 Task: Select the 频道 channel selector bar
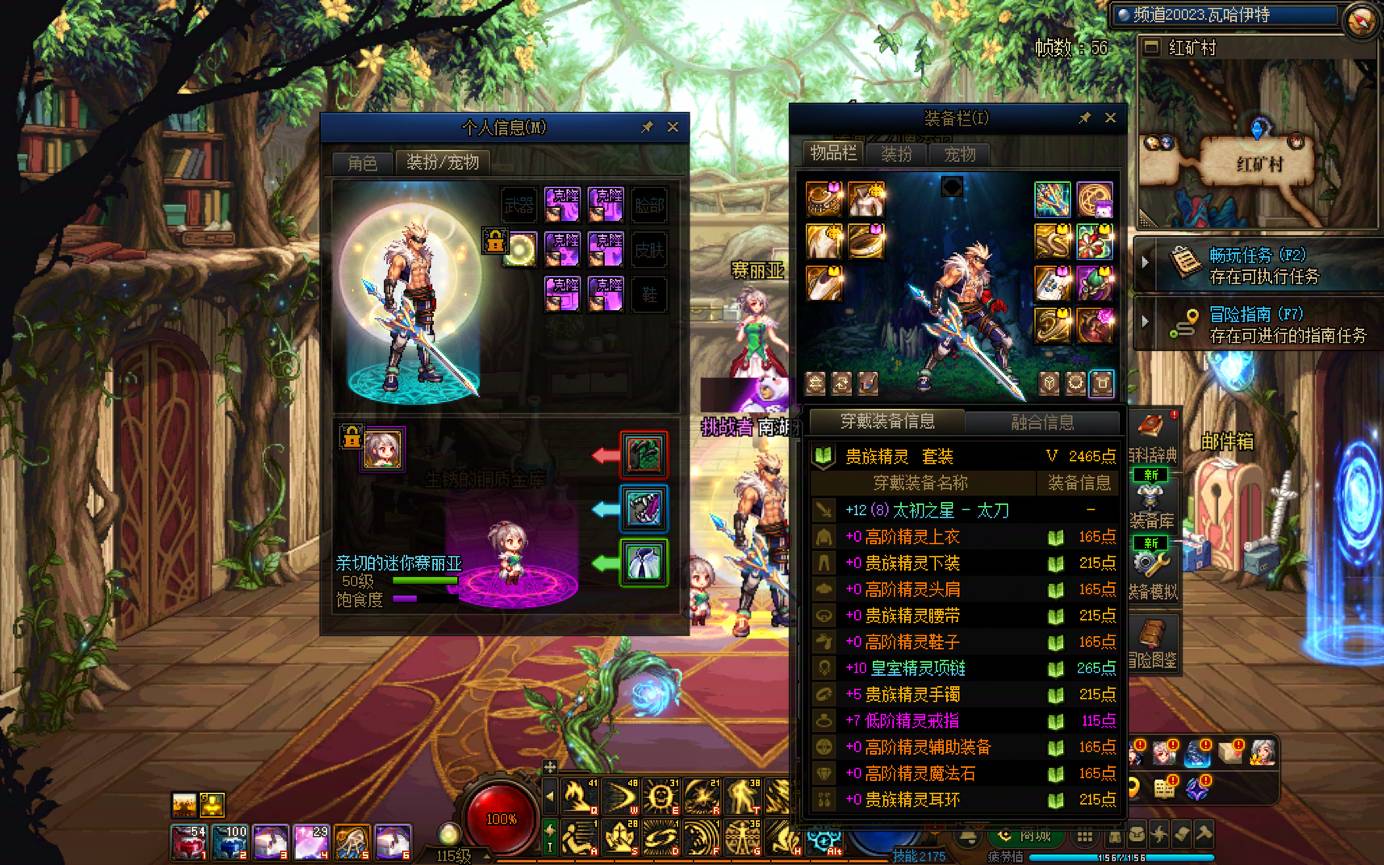click(x=1225, y=15)
